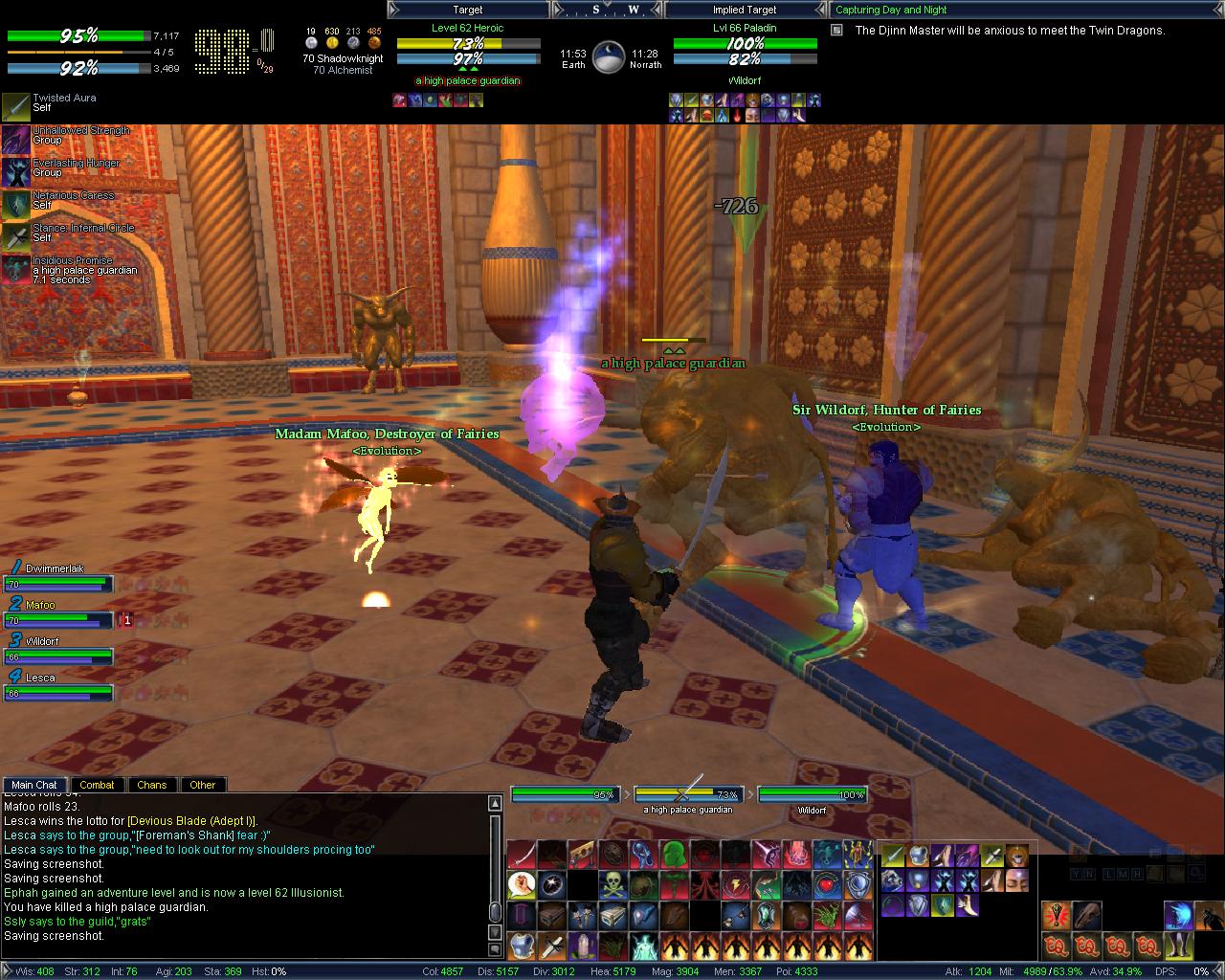1225x980 pixels.
Task: Select the Unhallowed Strength buff icon
Action: 16,140
